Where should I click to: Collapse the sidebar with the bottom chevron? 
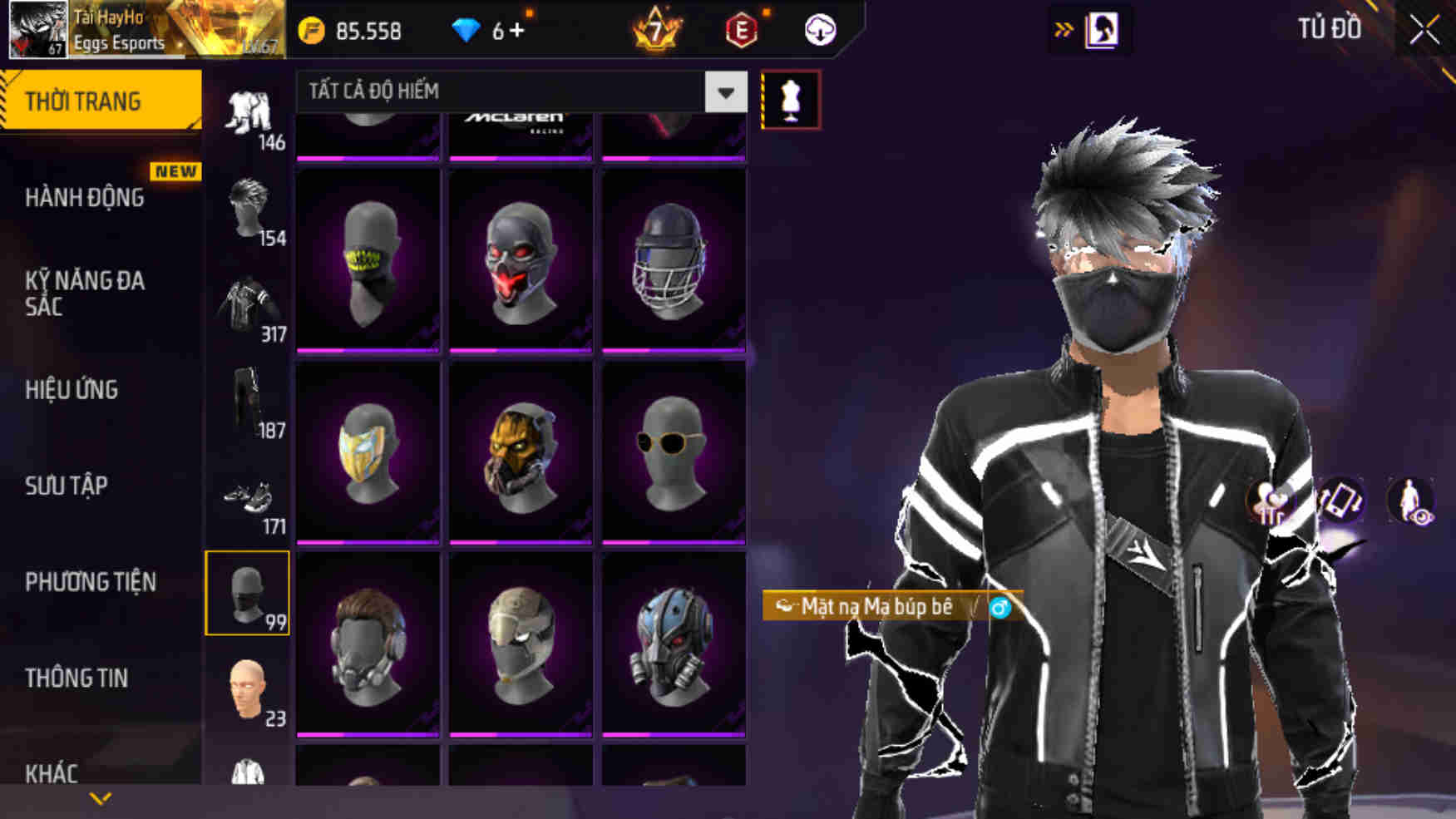click(x=100, y=800)
